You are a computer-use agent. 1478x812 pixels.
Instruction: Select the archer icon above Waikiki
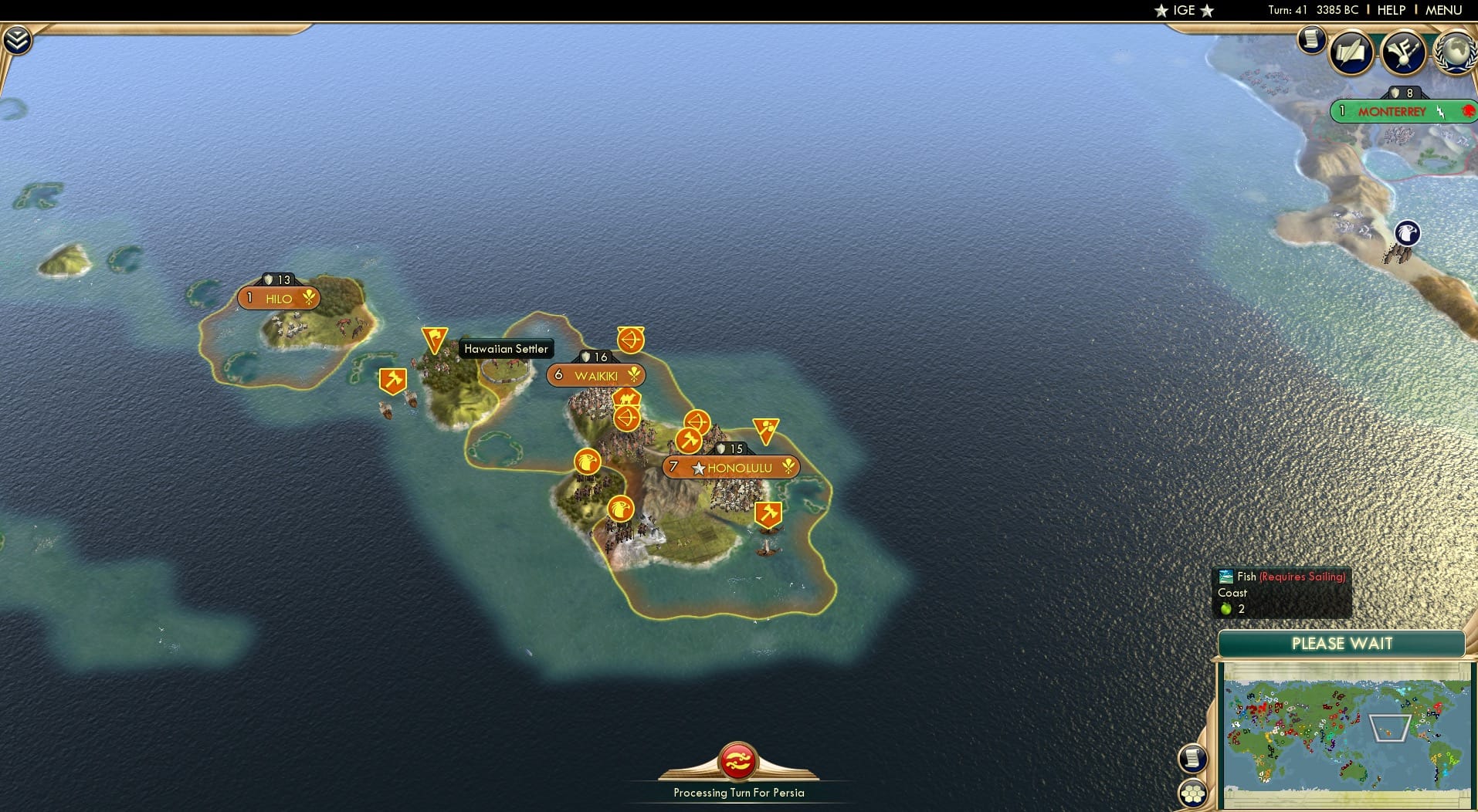(630, 340)
